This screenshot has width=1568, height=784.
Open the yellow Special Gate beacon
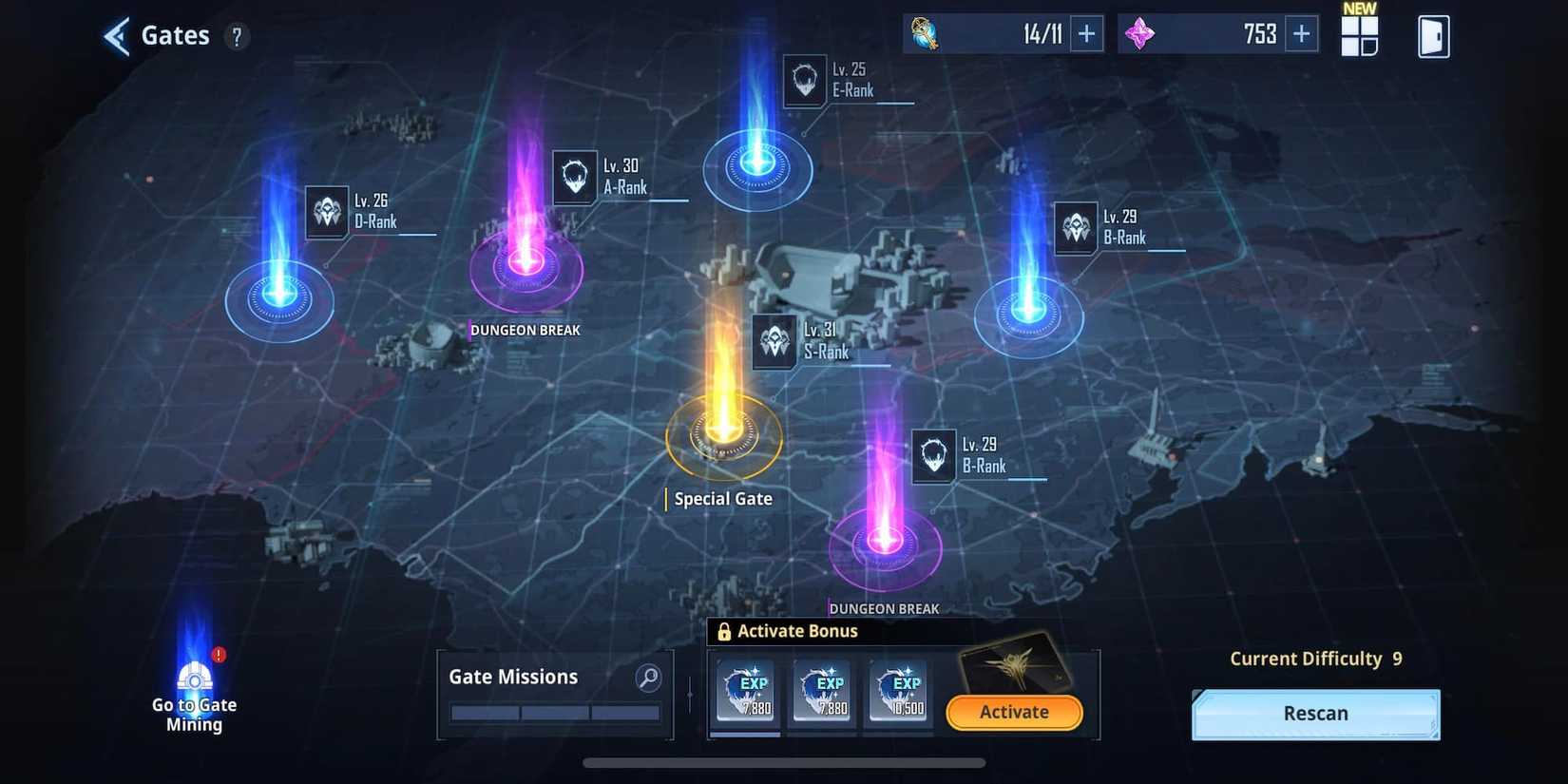tap(723, 433)
